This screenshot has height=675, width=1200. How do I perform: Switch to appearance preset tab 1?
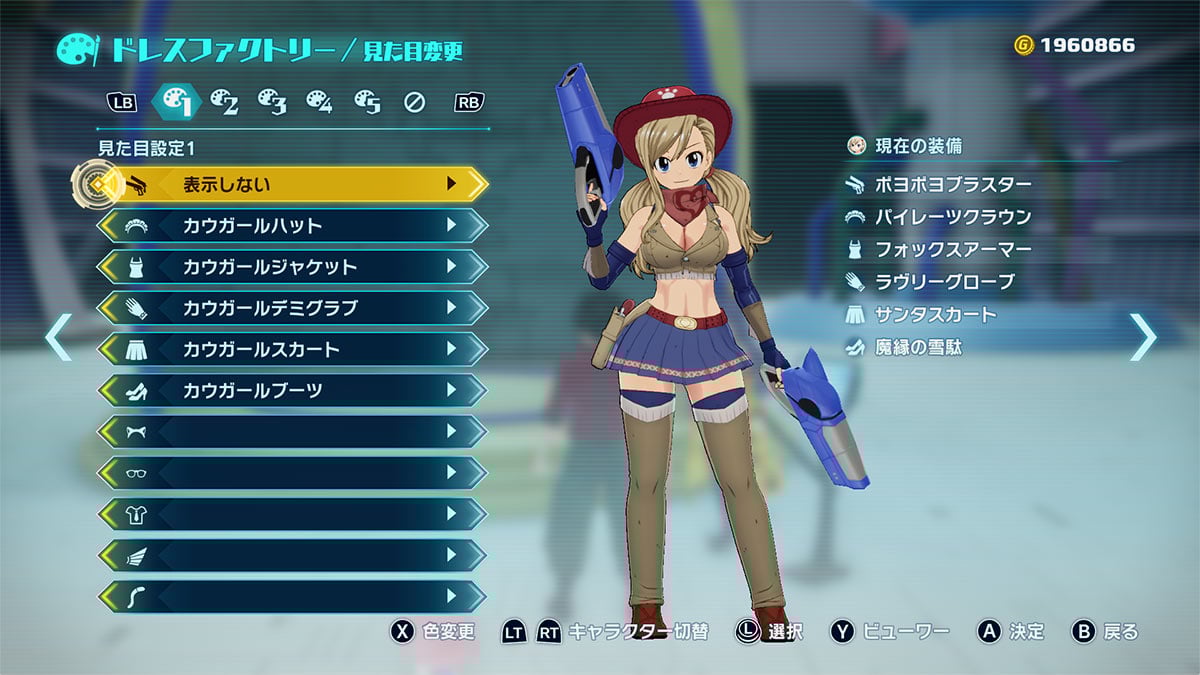[176, 101]
